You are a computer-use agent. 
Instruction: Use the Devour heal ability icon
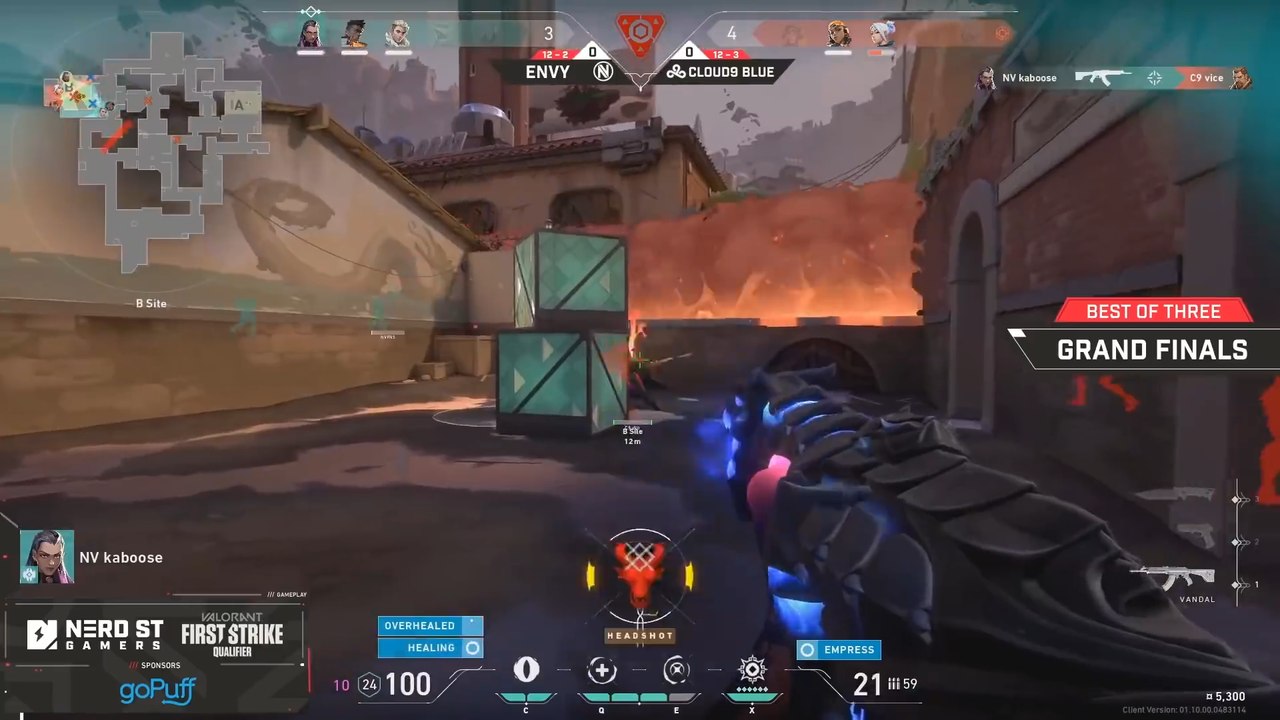click(x=602, y=670)
